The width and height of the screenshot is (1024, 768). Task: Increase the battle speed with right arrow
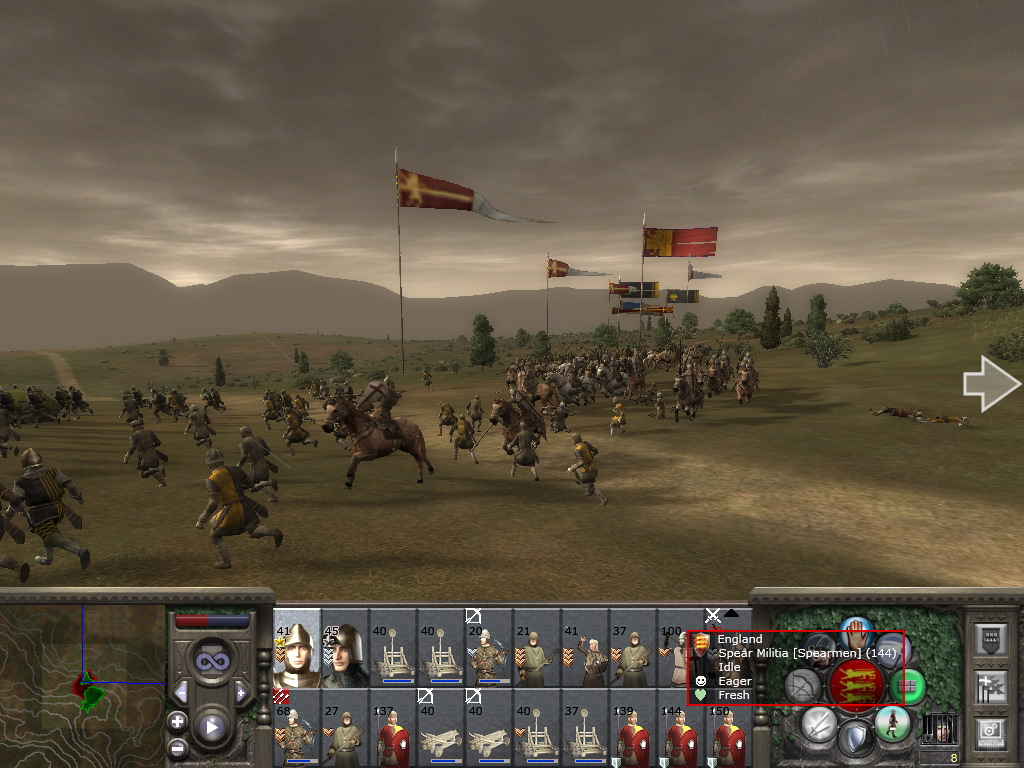pos(241,692)
